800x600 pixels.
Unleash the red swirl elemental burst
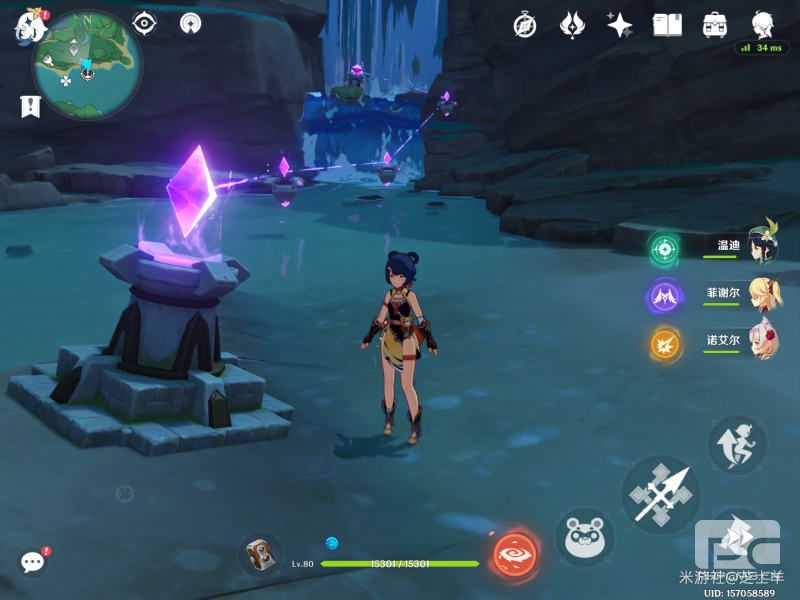[516, 553]
